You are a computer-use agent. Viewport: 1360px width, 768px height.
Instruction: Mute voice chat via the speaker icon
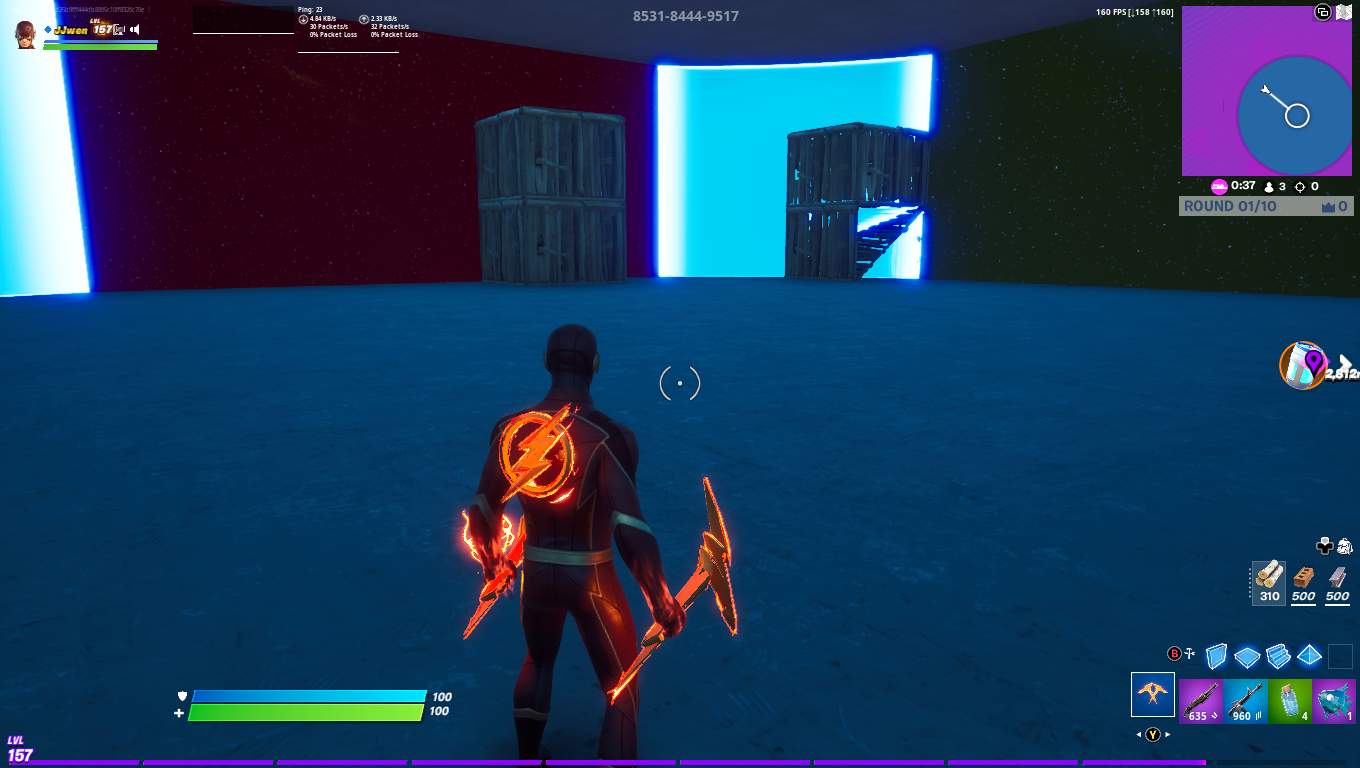click(x=134, y=28)
